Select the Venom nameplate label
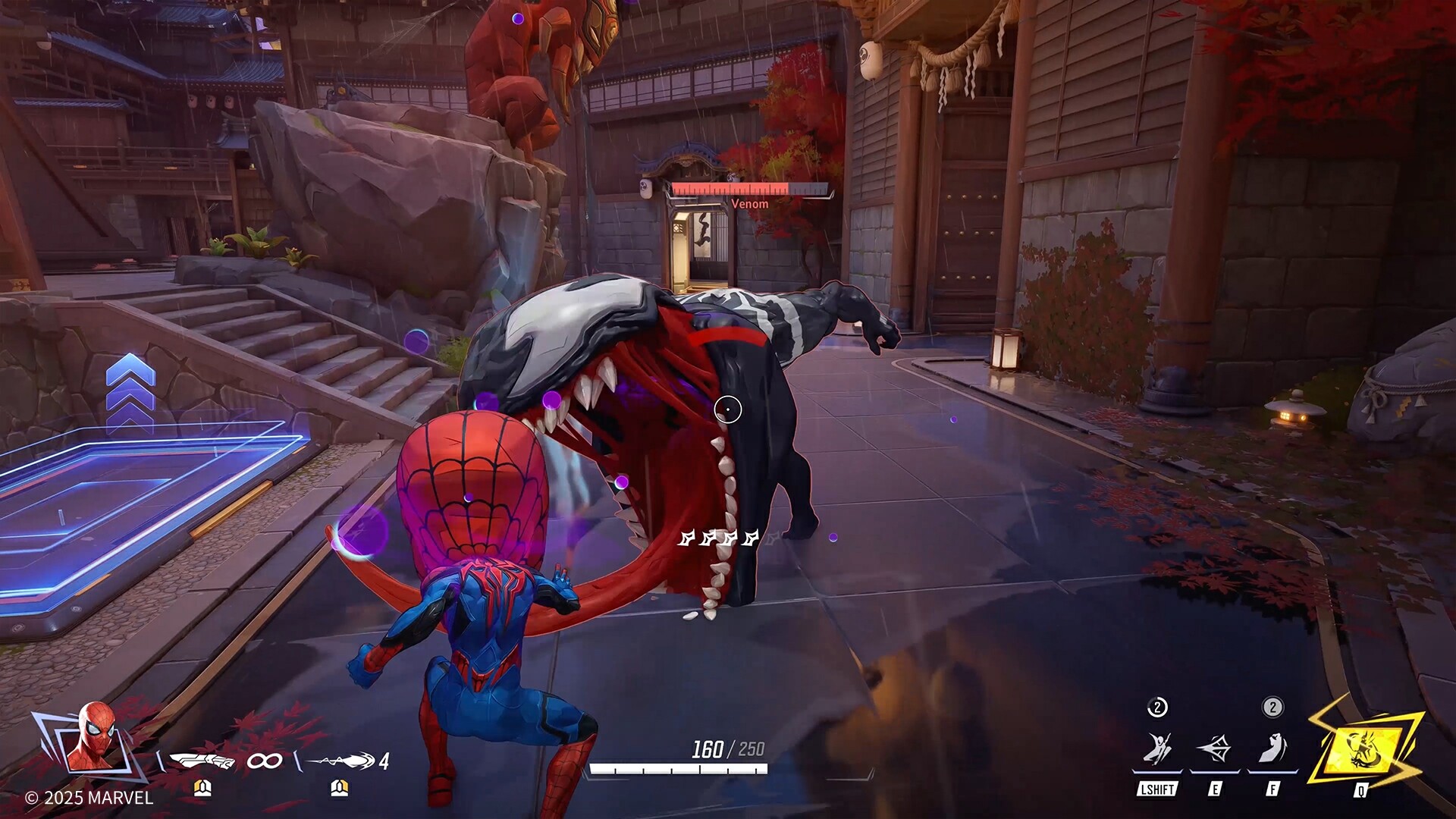Image resolution: width=1456 pixels, height=819 pixels. tap(749, 203)
